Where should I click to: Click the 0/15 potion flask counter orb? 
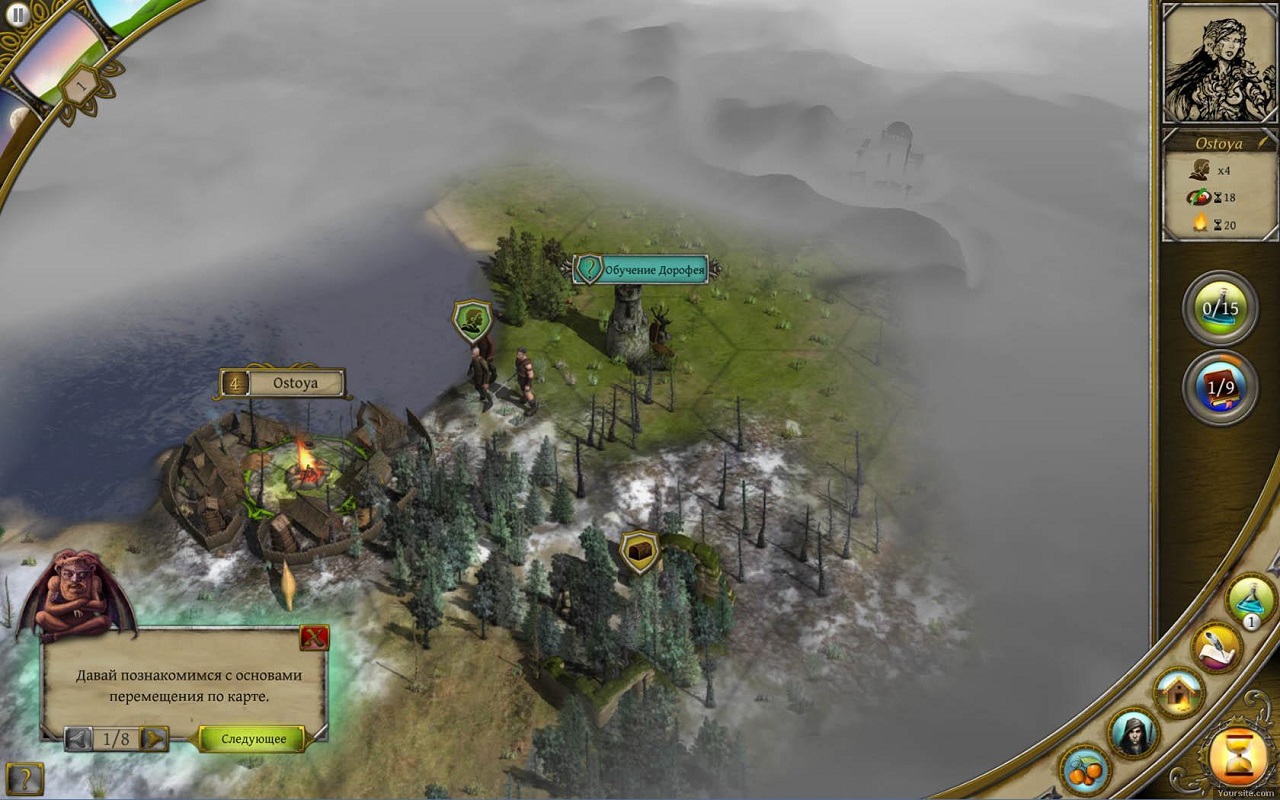[x=1219, y=309]
